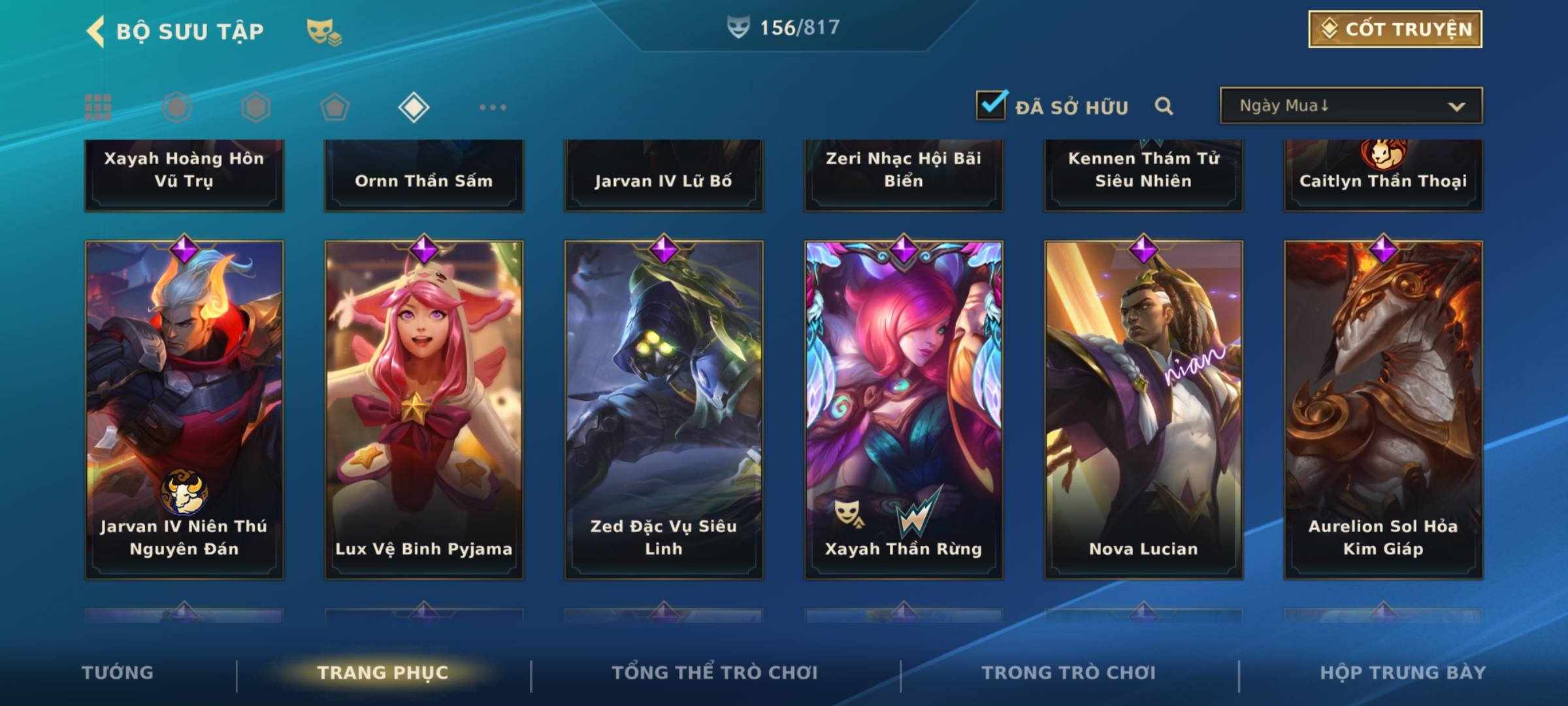Select Aurelion Sol Hỏa Kim Giáp card
The height and width of the screenshot is (706, 1568).
coord(1383,409)
